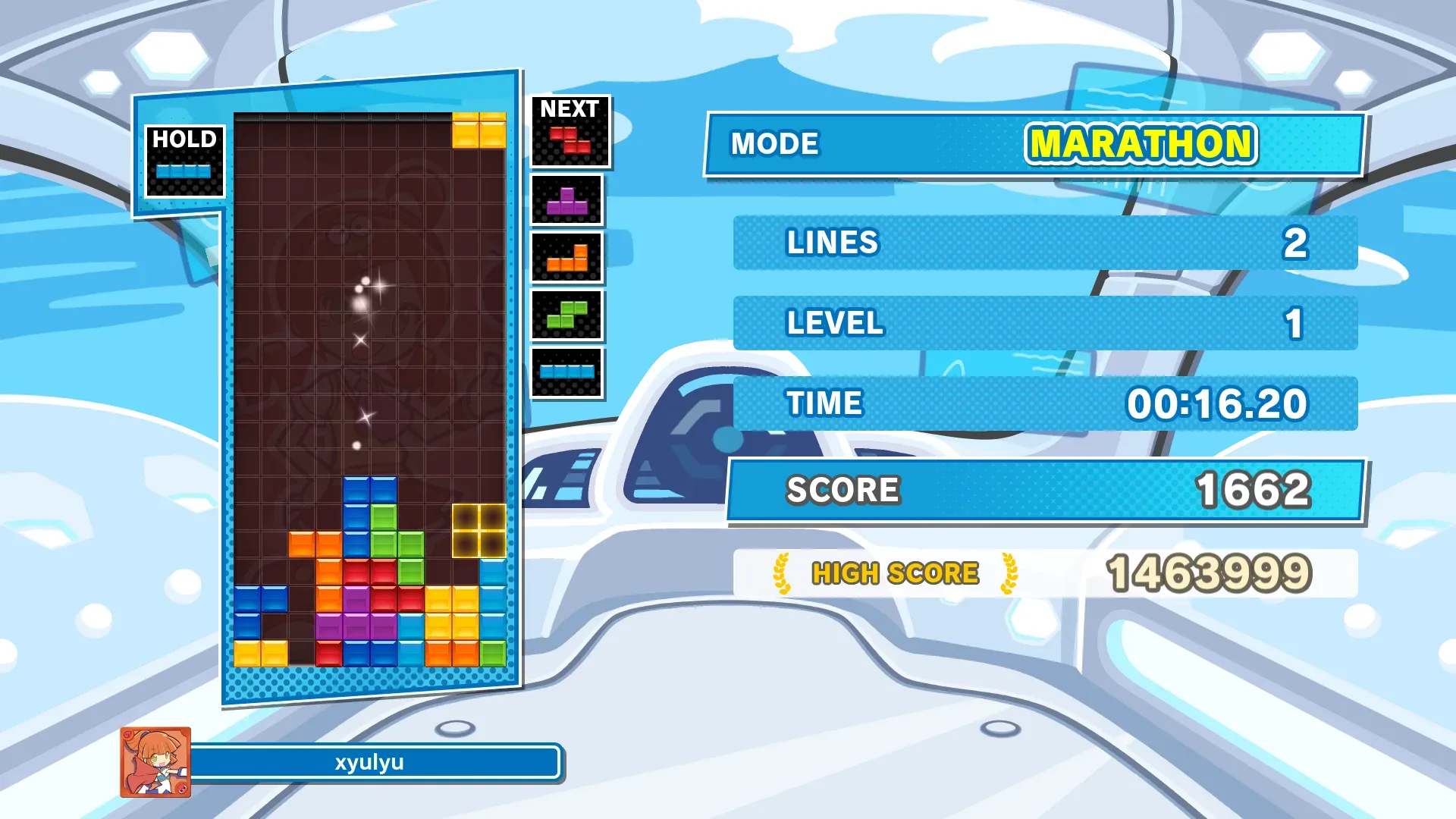The height and width of the screenshot is (819, 1456).
Task: Select the blue I piece in the queue
Action: tap(567, 372)
